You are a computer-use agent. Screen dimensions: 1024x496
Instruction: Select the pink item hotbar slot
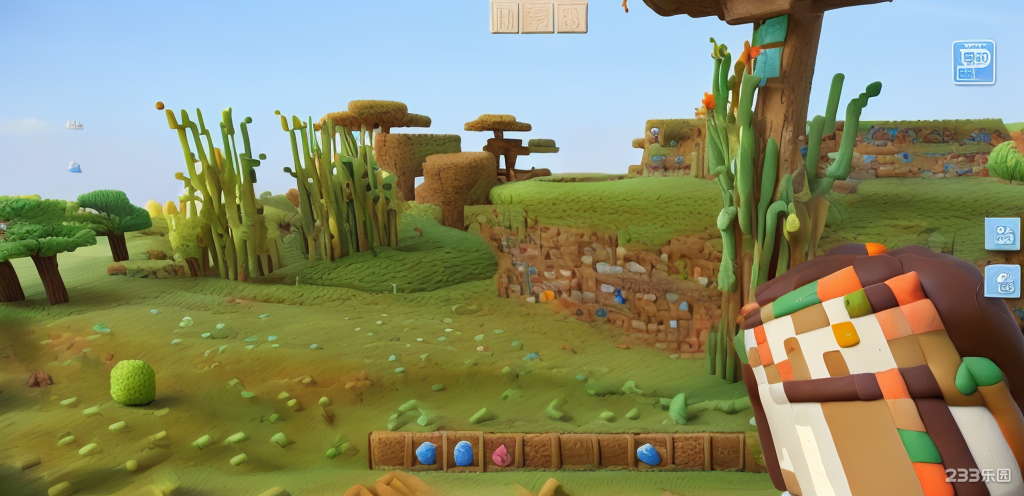(x=501, y=454)
